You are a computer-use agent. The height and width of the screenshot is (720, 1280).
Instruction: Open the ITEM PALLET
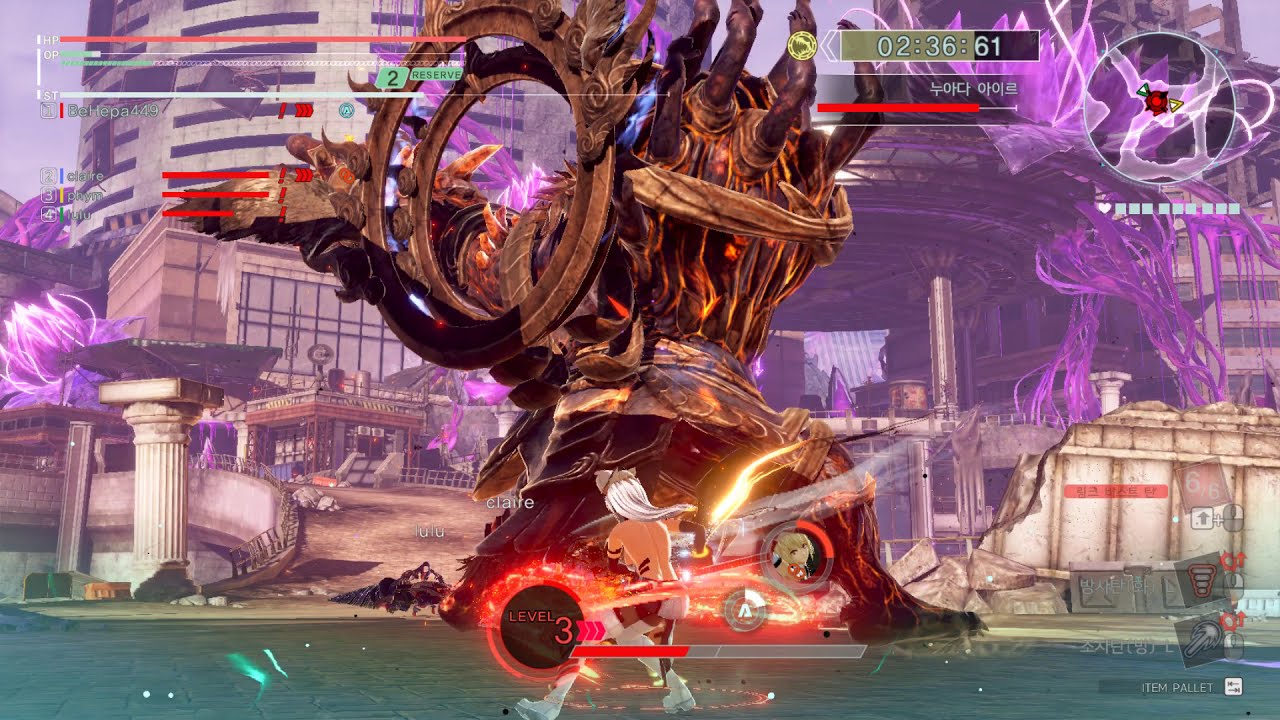(x=1180, y=687)
